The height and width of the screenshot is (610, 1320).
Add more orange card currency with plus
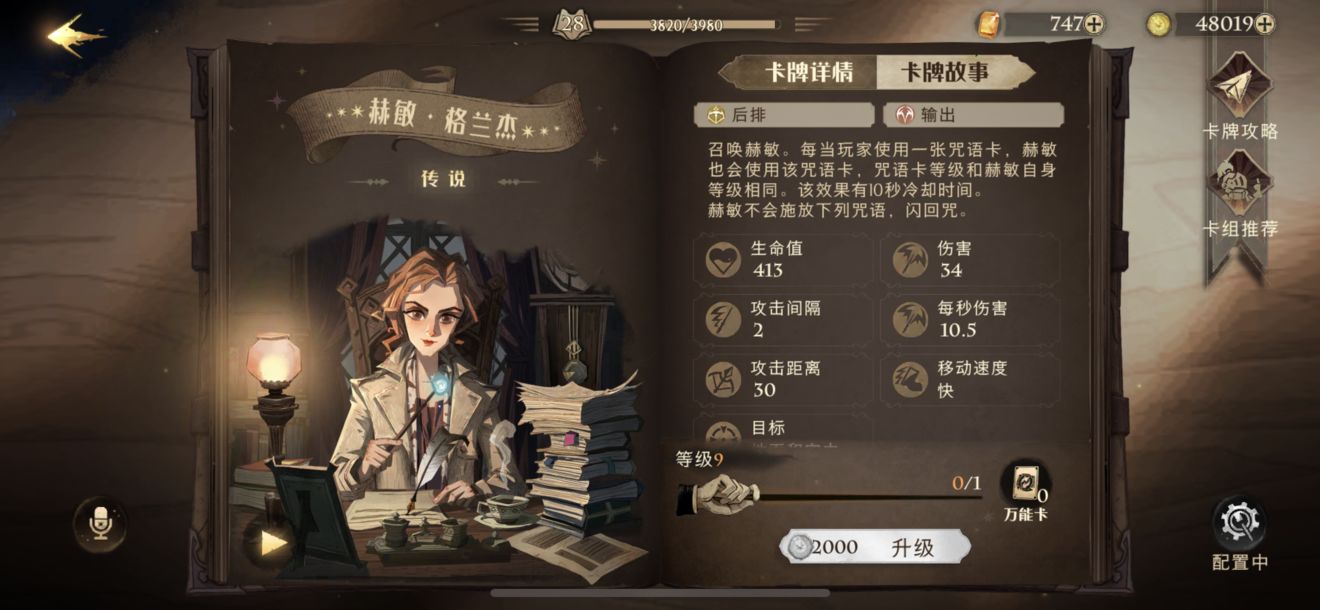pos(1094,24)
